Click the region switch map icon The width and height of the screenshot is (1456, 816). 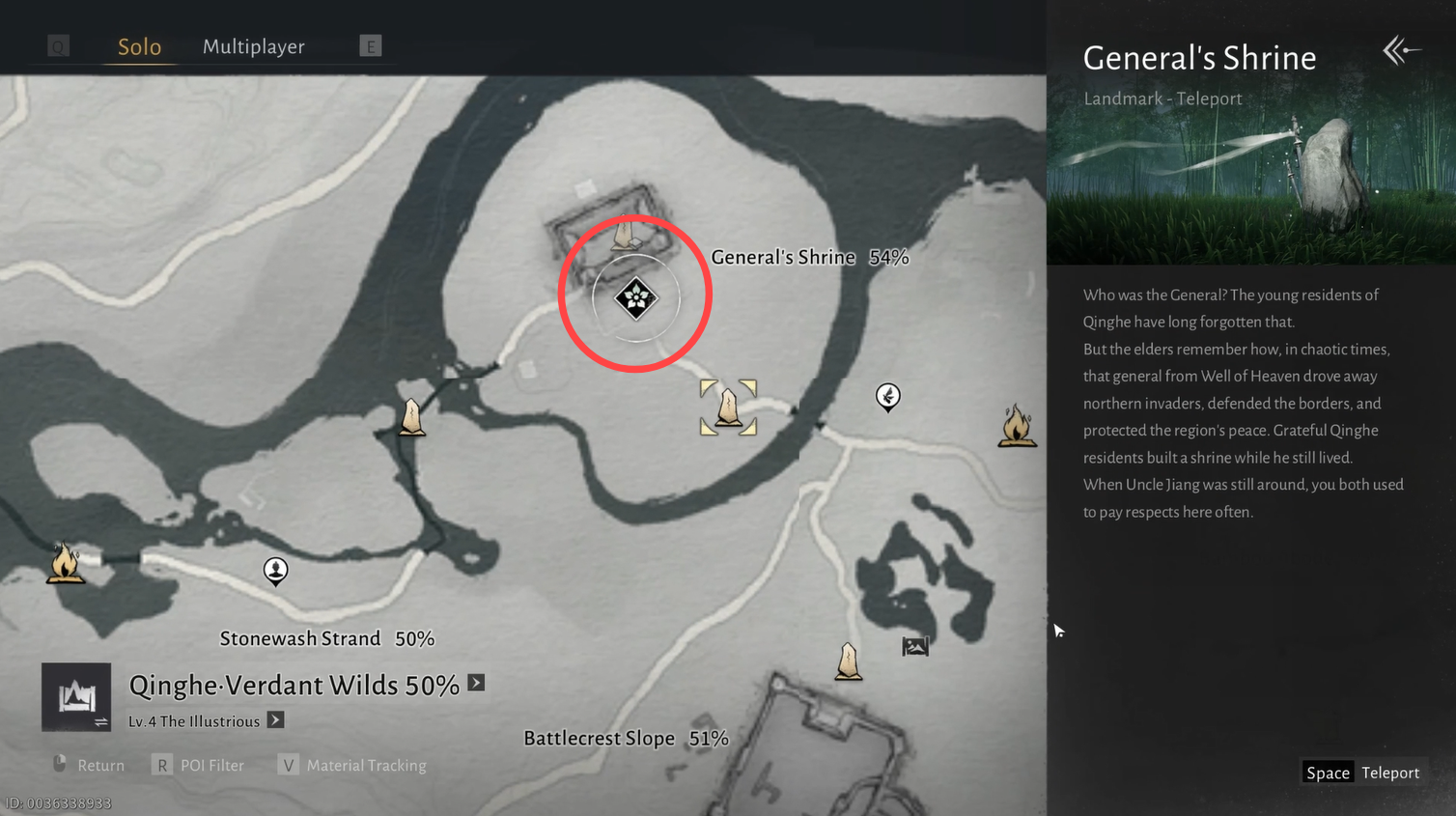[76, 697]
